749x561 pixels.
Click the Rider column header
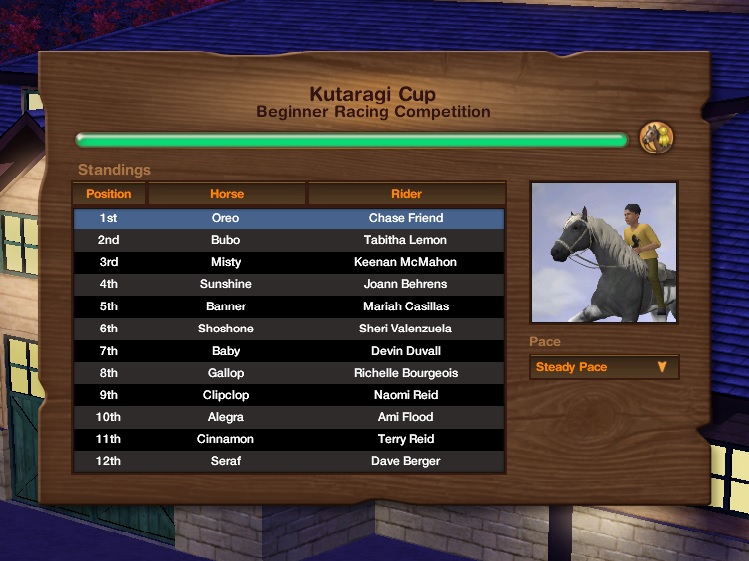406,194
